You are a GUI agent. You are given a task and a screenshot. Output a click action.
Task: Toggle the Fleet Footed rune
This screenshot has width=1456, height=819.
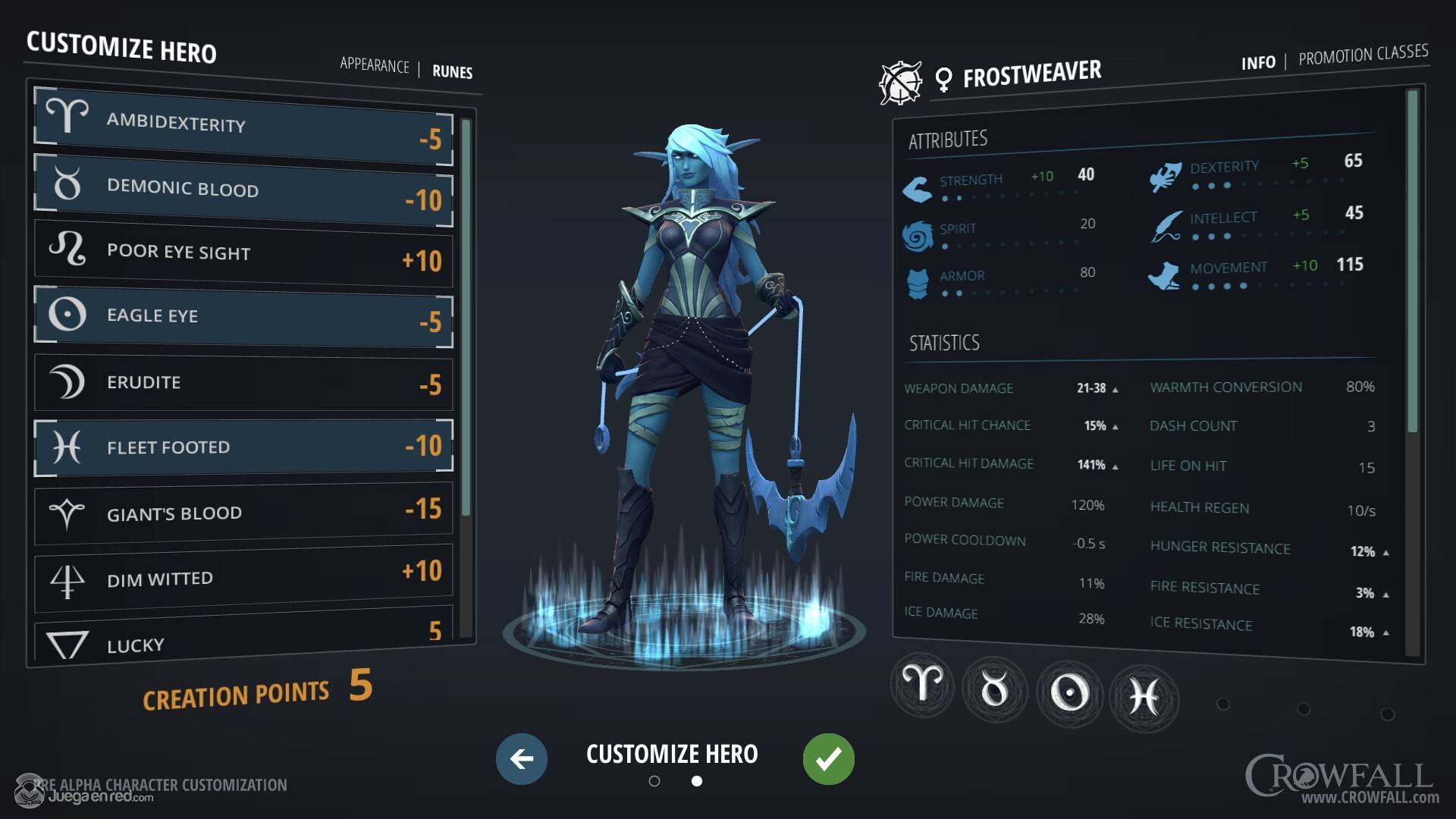pyautogui.click(x=243, y=447)
